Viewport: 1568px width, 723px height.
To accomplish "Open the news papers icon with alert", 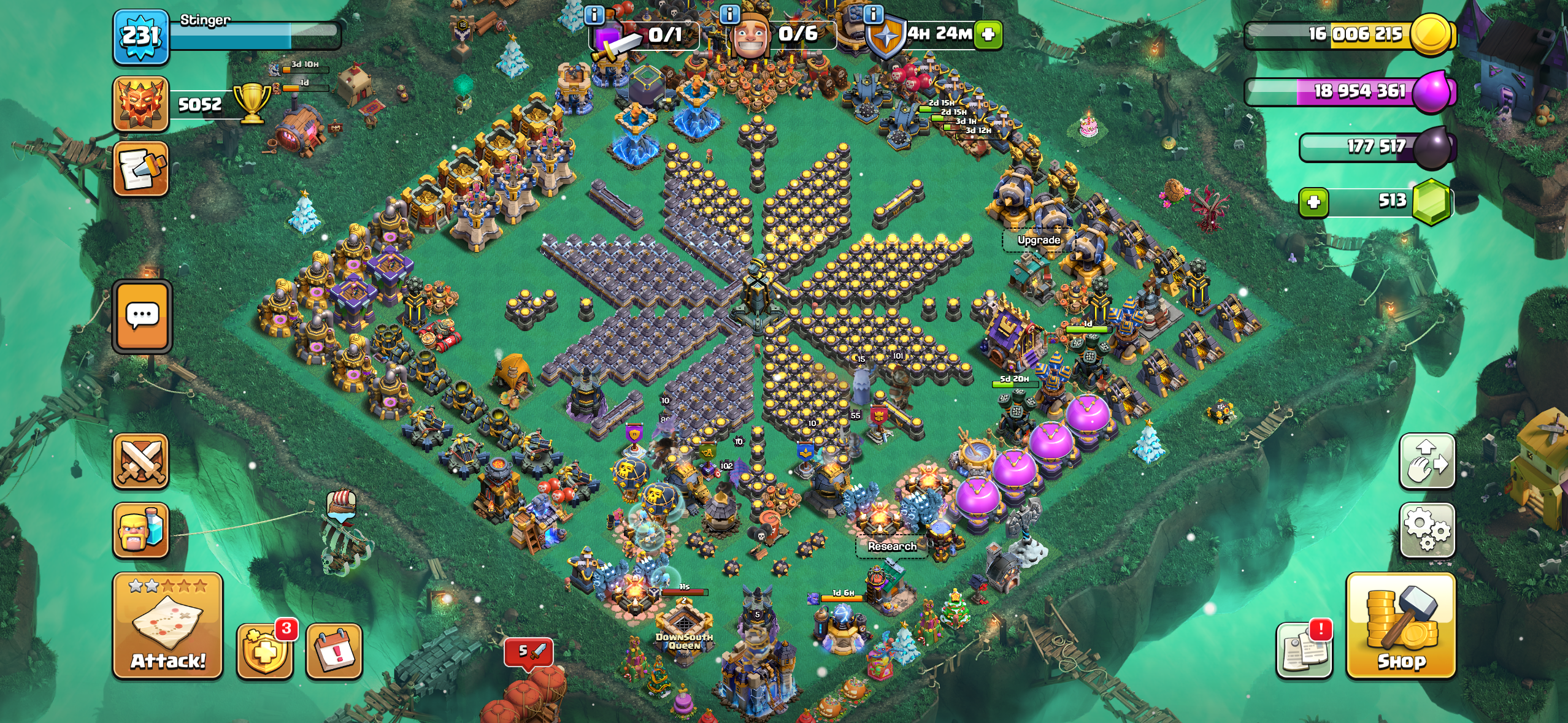I will click(1304, 650).
